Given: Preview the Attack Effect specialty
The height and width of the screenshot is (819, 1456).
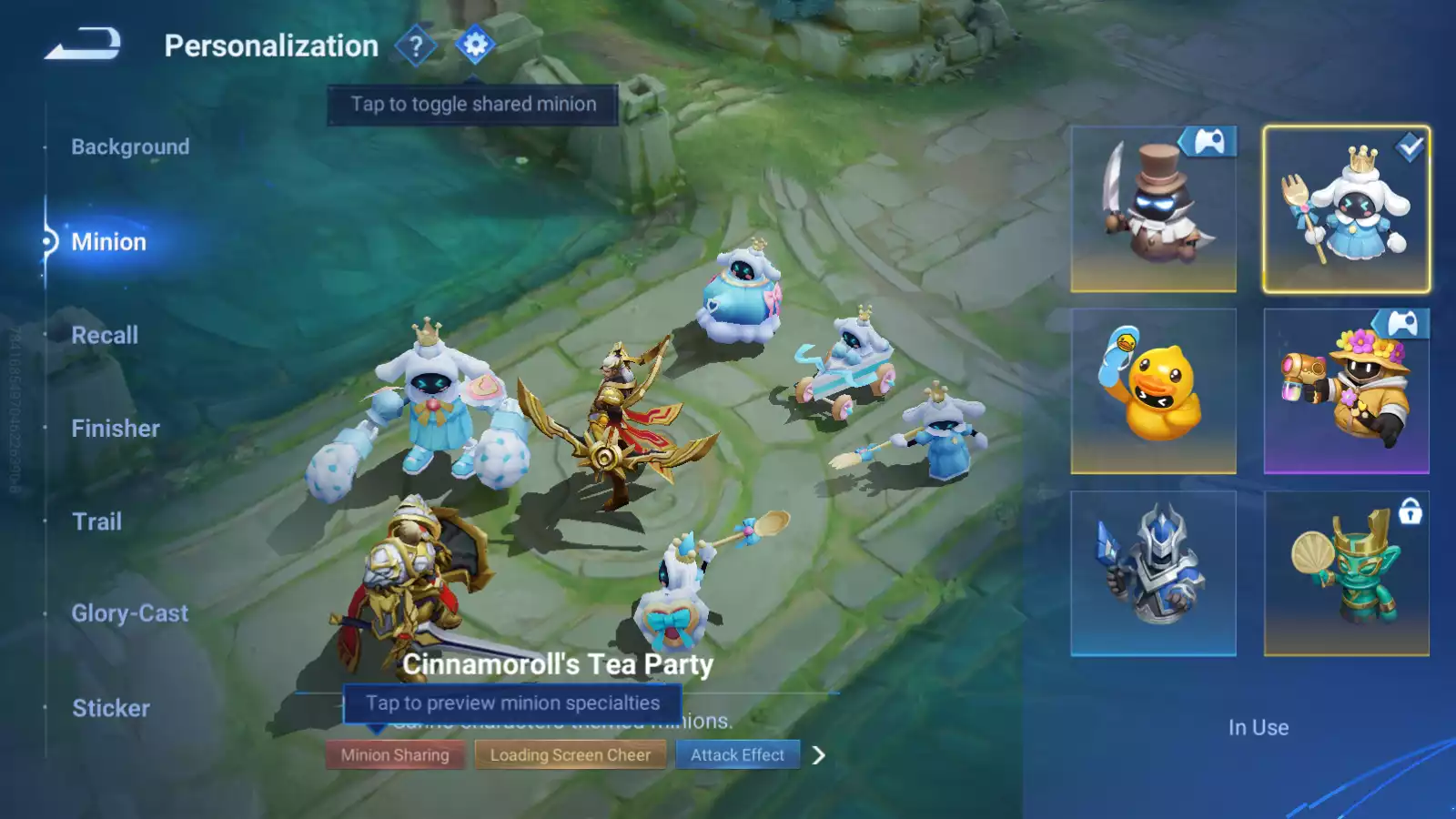Looking at the screenshot, I should 737,755.
